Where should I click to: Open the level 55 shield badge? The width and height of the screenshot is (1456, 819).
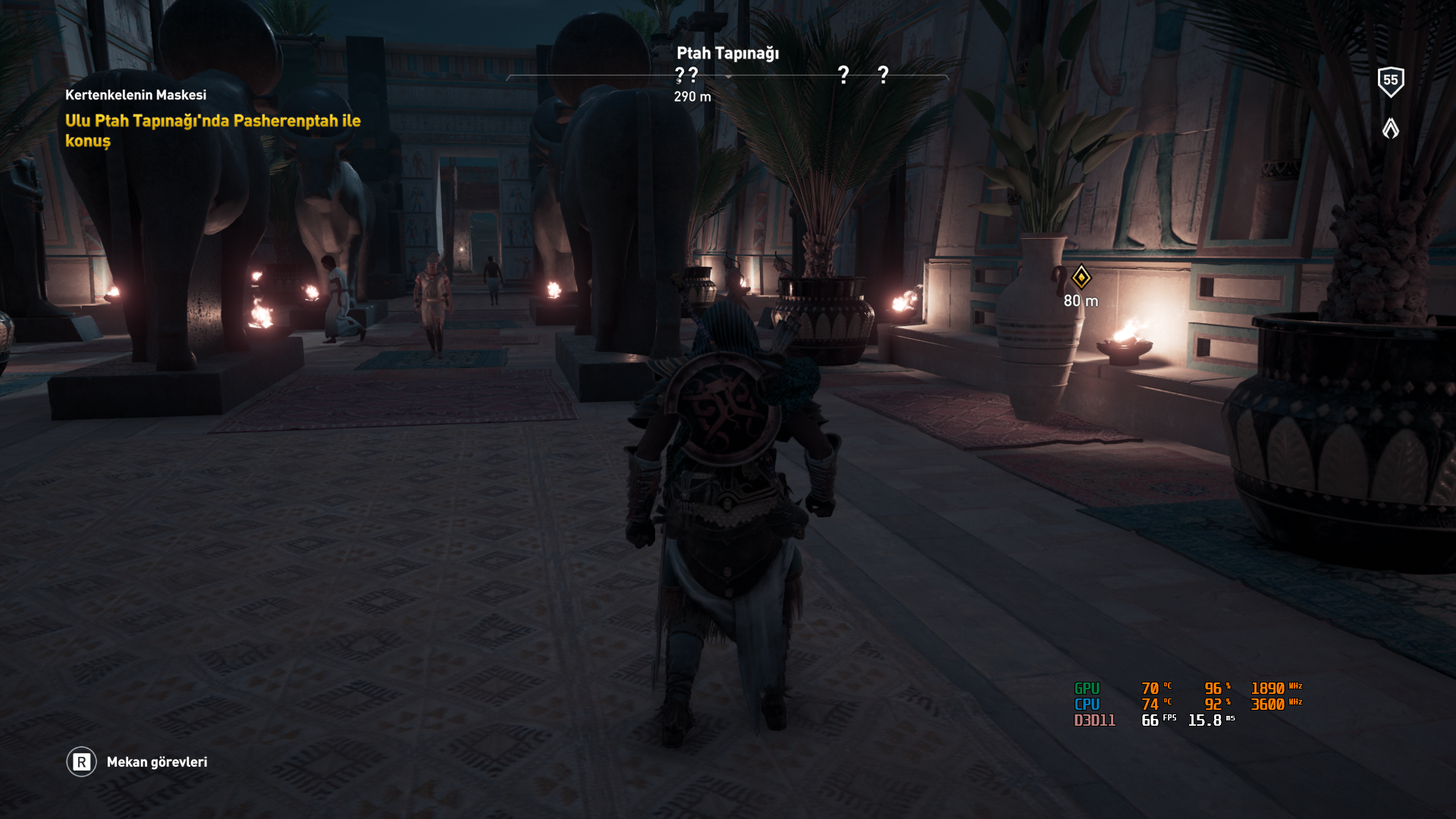click(1390, 81)
